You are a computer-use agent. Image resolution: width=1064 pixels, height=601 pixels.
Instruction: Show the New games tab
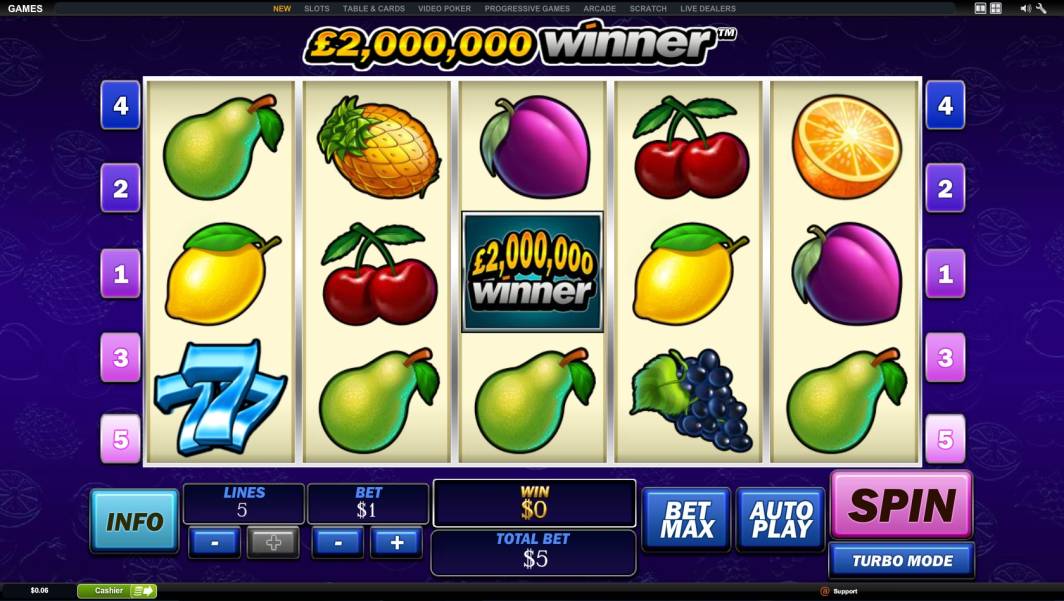point(282,9)
